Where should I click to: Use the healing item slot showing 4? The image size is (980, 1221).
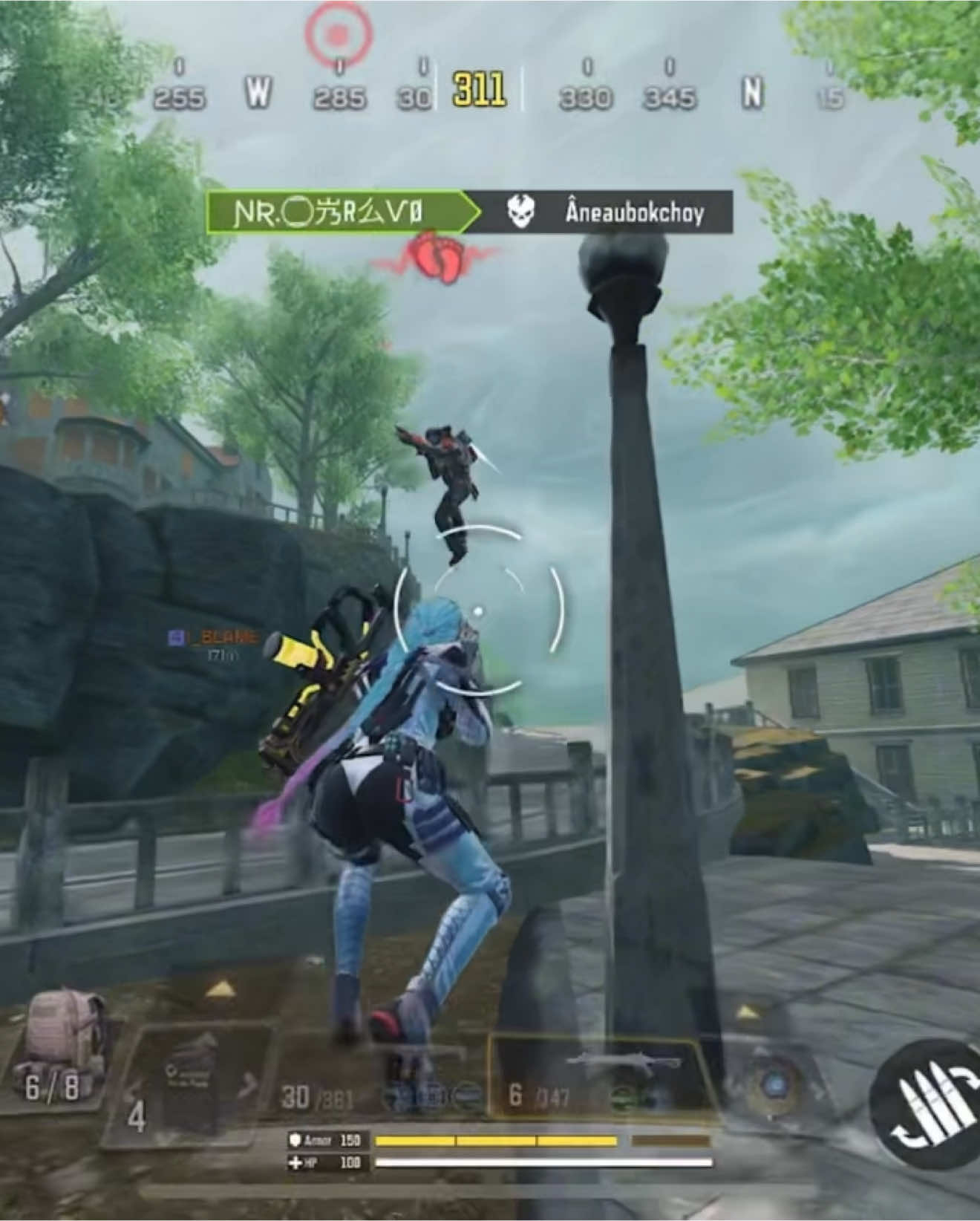point(195,1084)
